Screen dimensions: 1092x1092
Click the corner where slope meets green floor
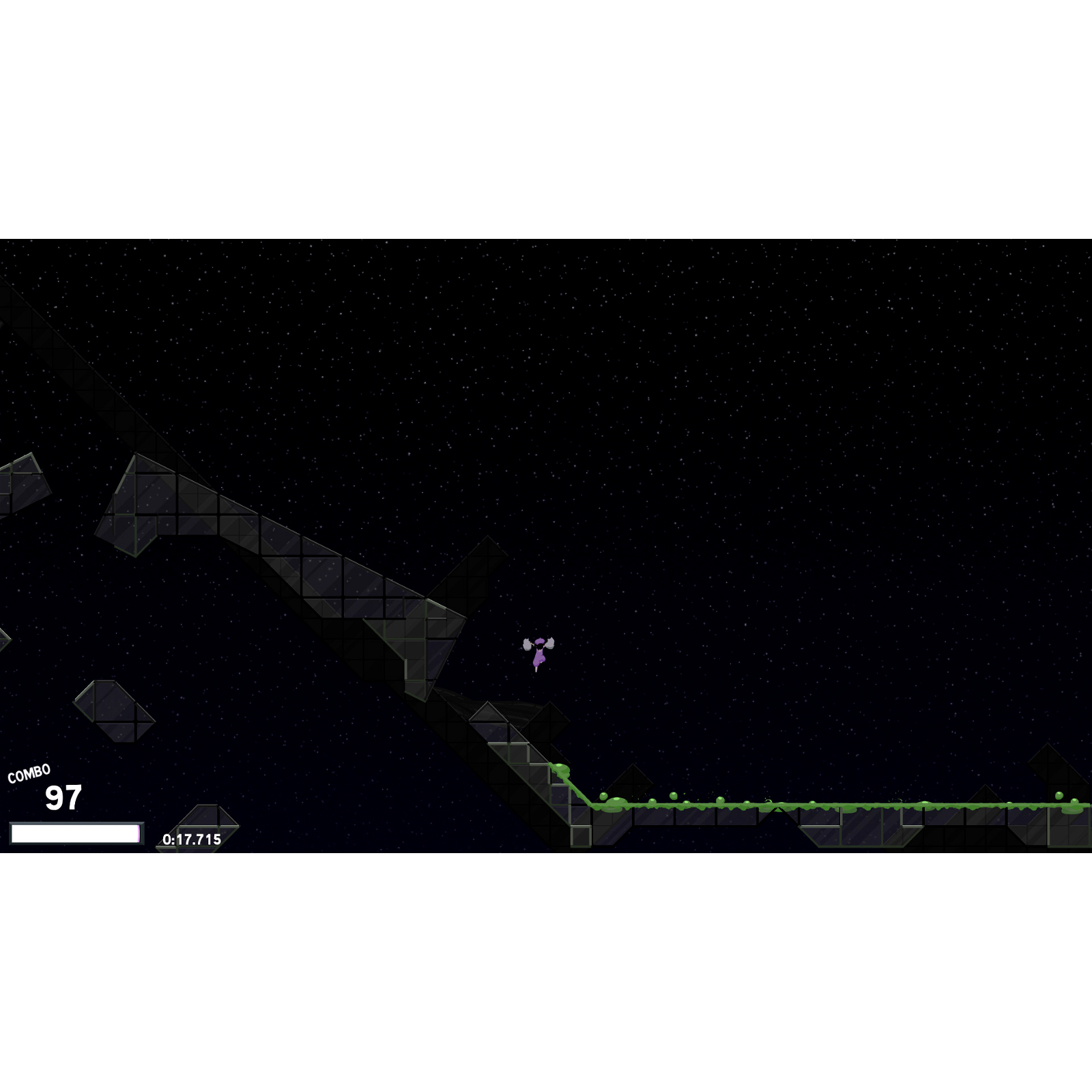coord(591,807)
